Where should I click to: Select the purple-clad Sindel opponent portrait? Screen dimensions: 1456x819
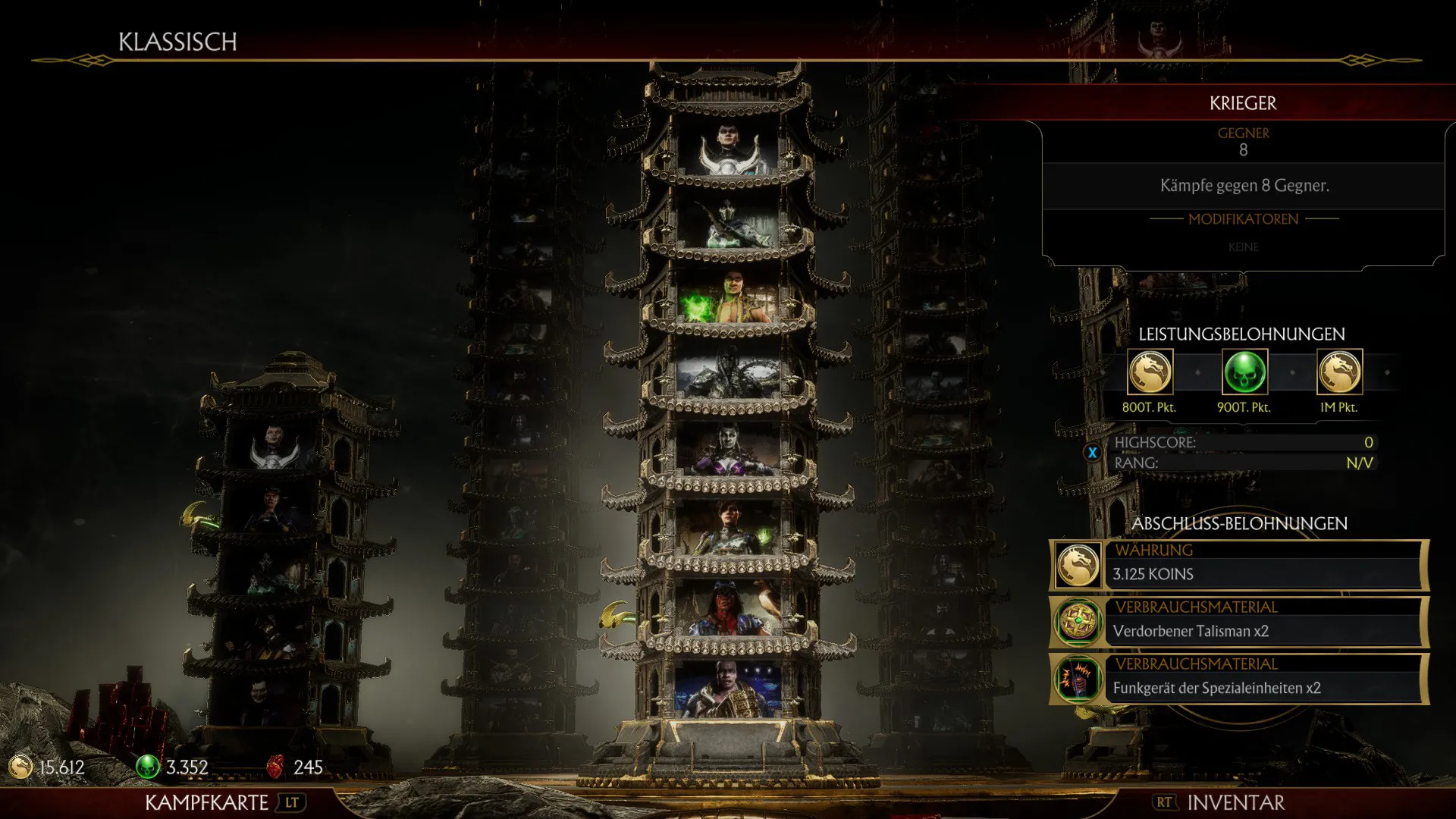[728, 449]
